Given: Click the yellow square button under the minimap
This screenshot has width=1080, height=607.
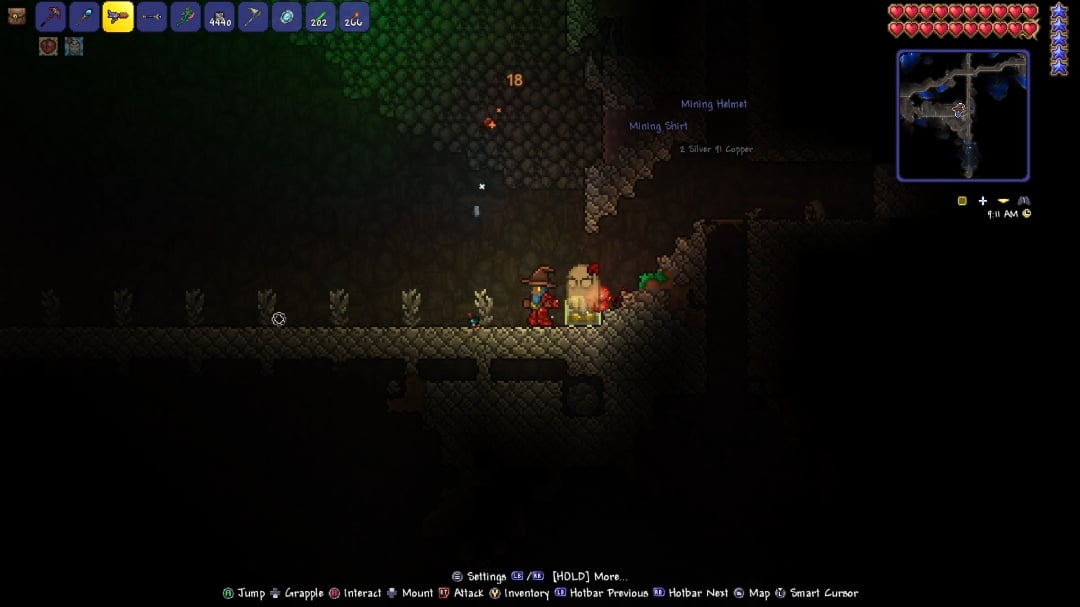Looking at the screenshot, I should click(x=962, y=201).
